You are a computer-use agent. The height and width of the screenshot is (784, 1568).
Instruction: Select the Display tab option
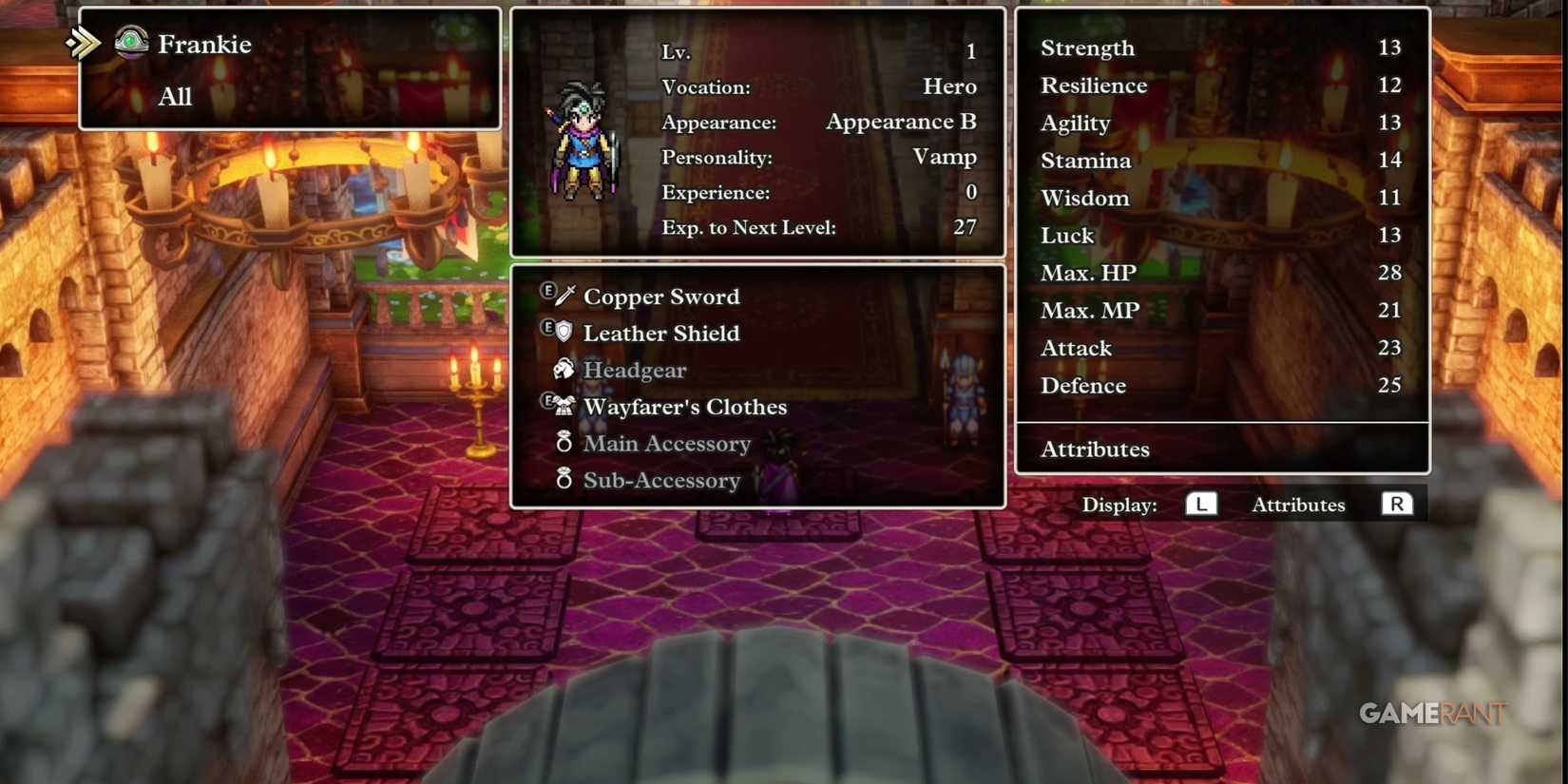[x=1119, y=505]
